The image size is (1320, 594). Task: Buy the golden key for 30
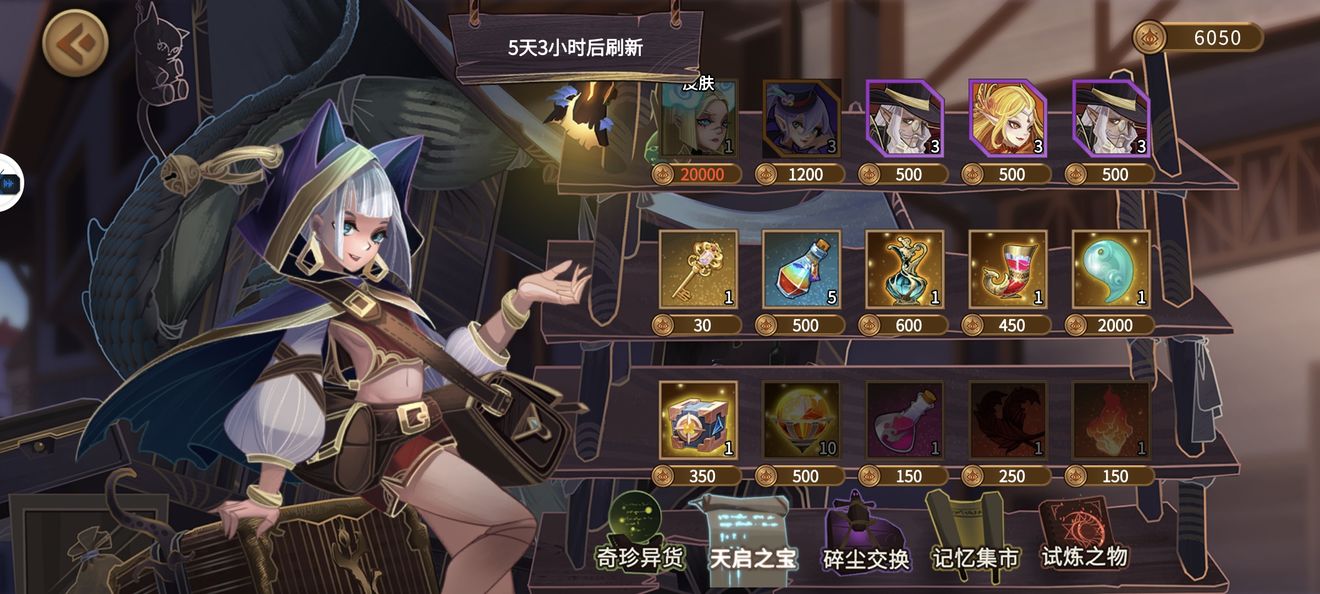click(x=698, y=270)
